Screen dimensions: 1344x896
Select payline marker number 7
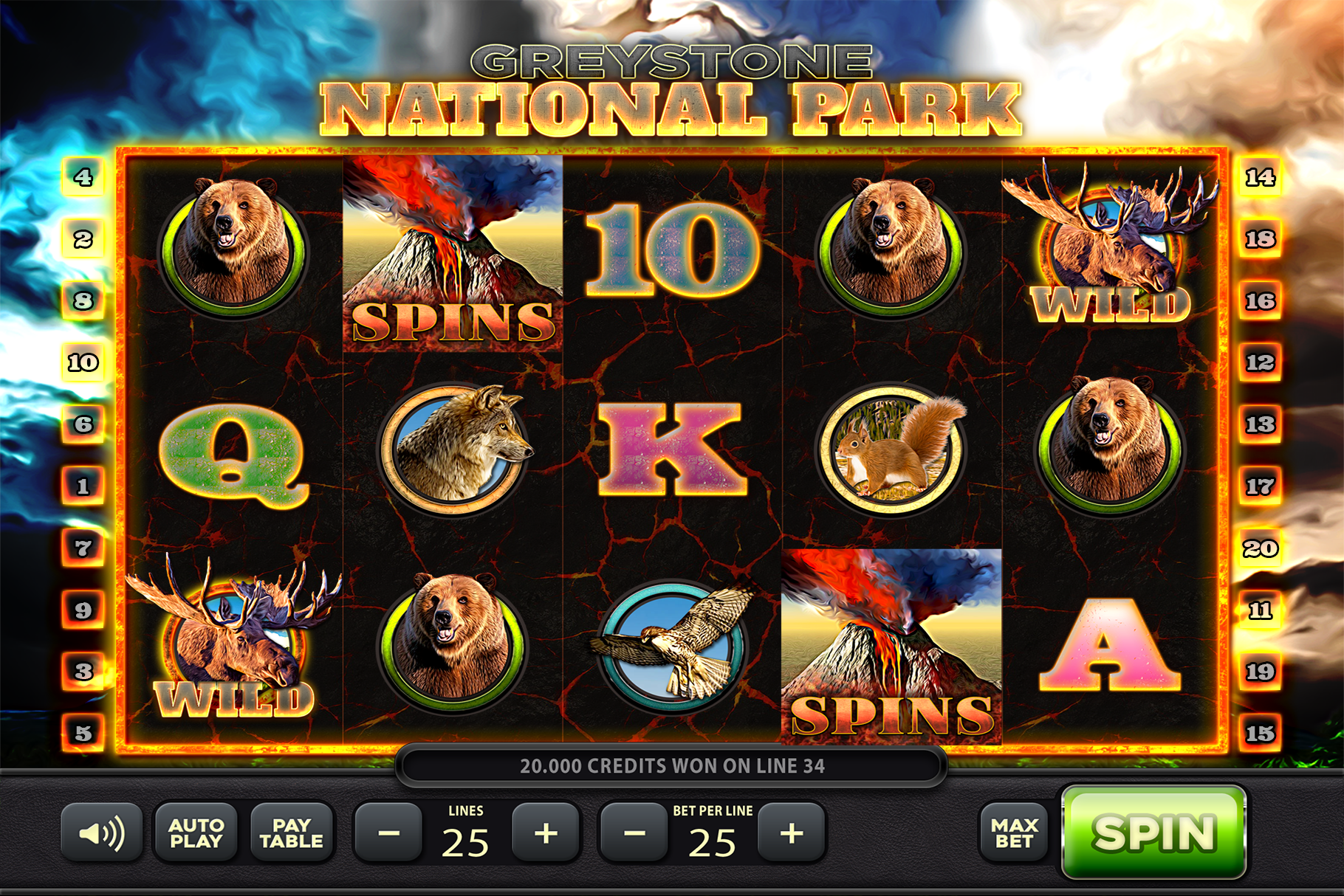(x=83, y=548)
